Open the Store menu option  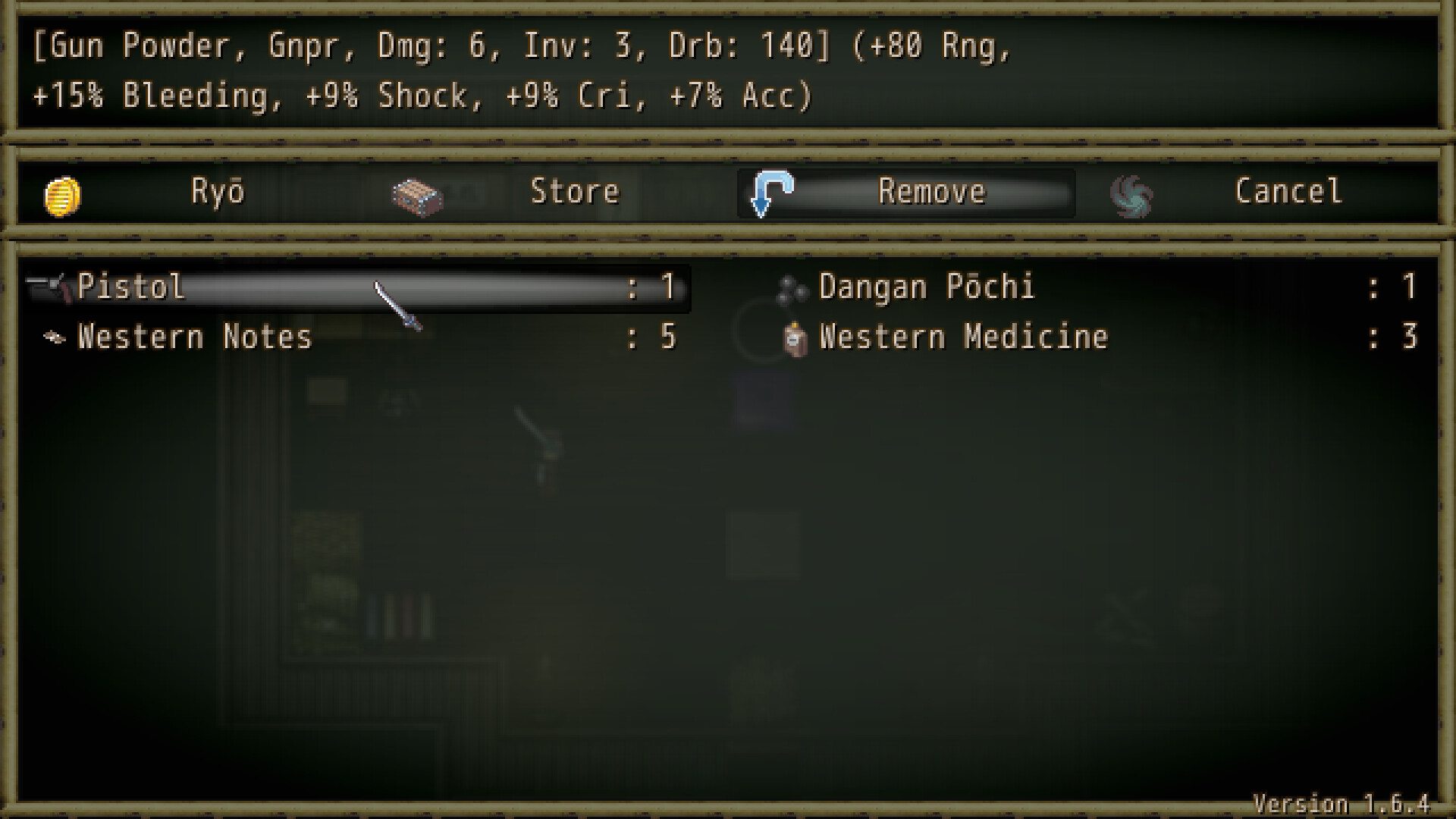click(574, 192)
